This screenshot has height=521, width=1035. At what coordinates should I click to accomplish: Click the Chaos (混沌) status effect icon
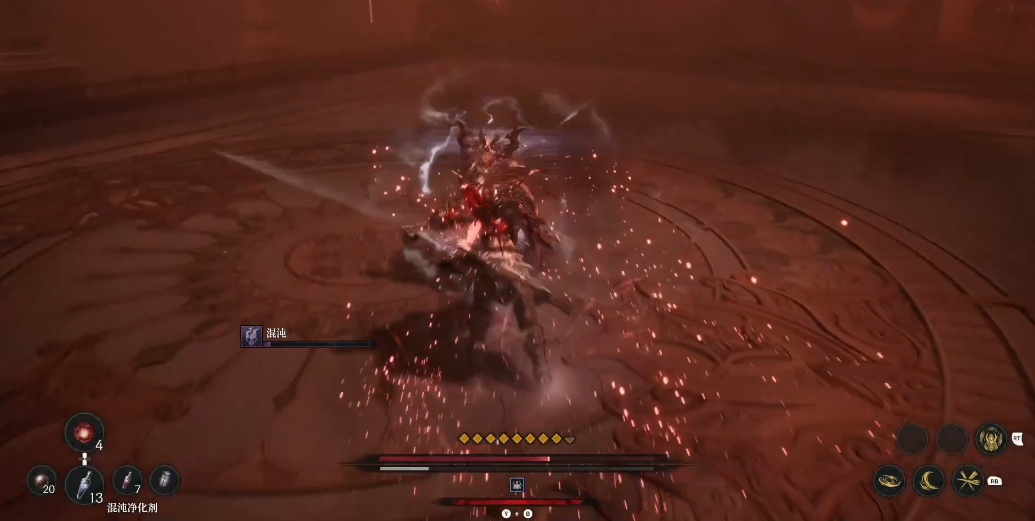[x=251, y=336]
